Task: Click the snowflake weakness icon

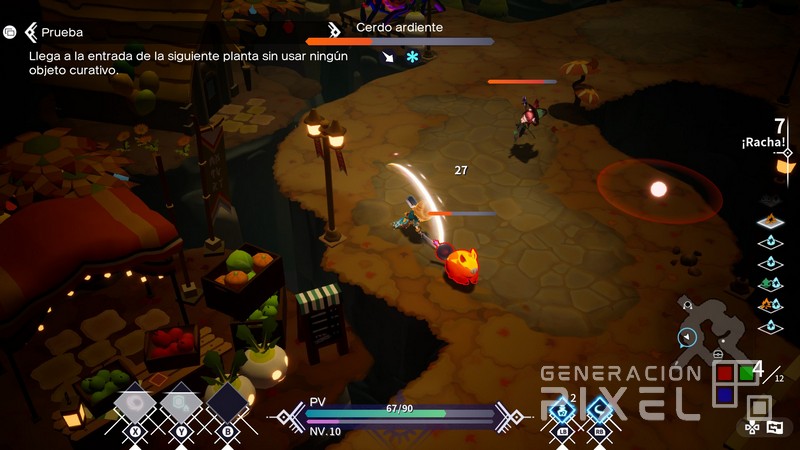Action: 412,57
